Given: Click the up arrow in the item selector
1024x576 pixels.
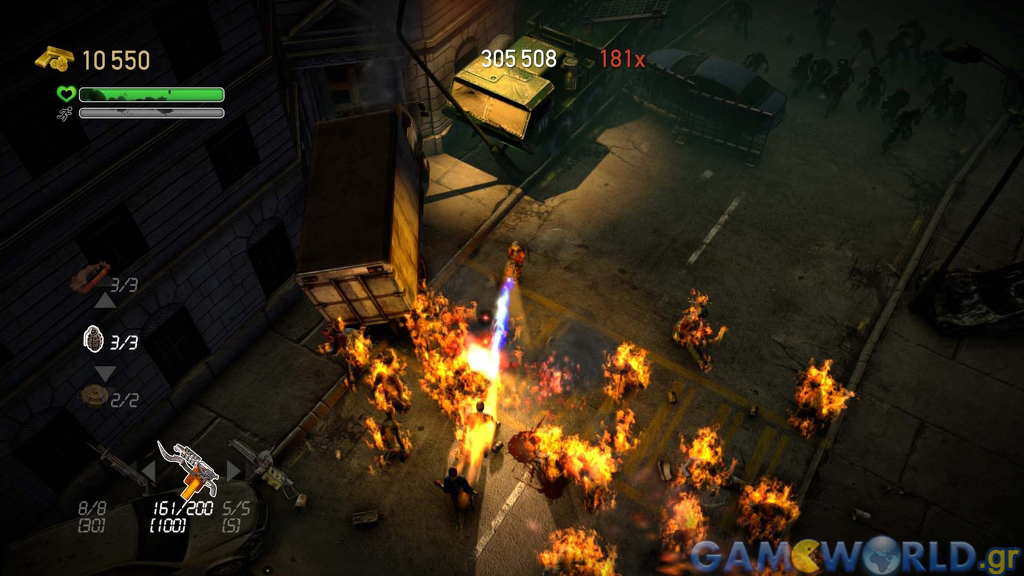Looking at the screenshot, I should (x=105, y=301).
